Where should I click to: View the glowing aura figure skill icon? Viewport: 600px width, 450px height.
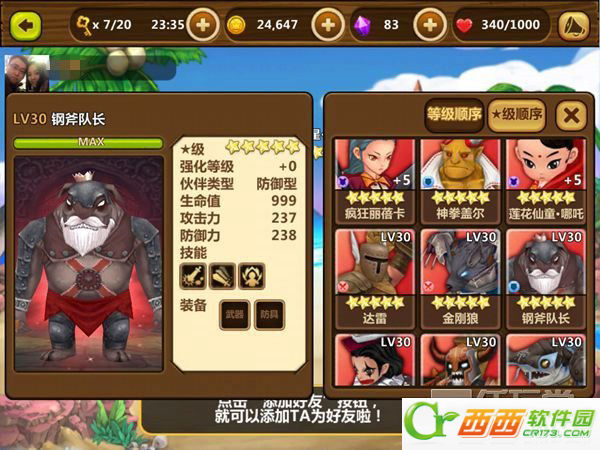[250, 274]
